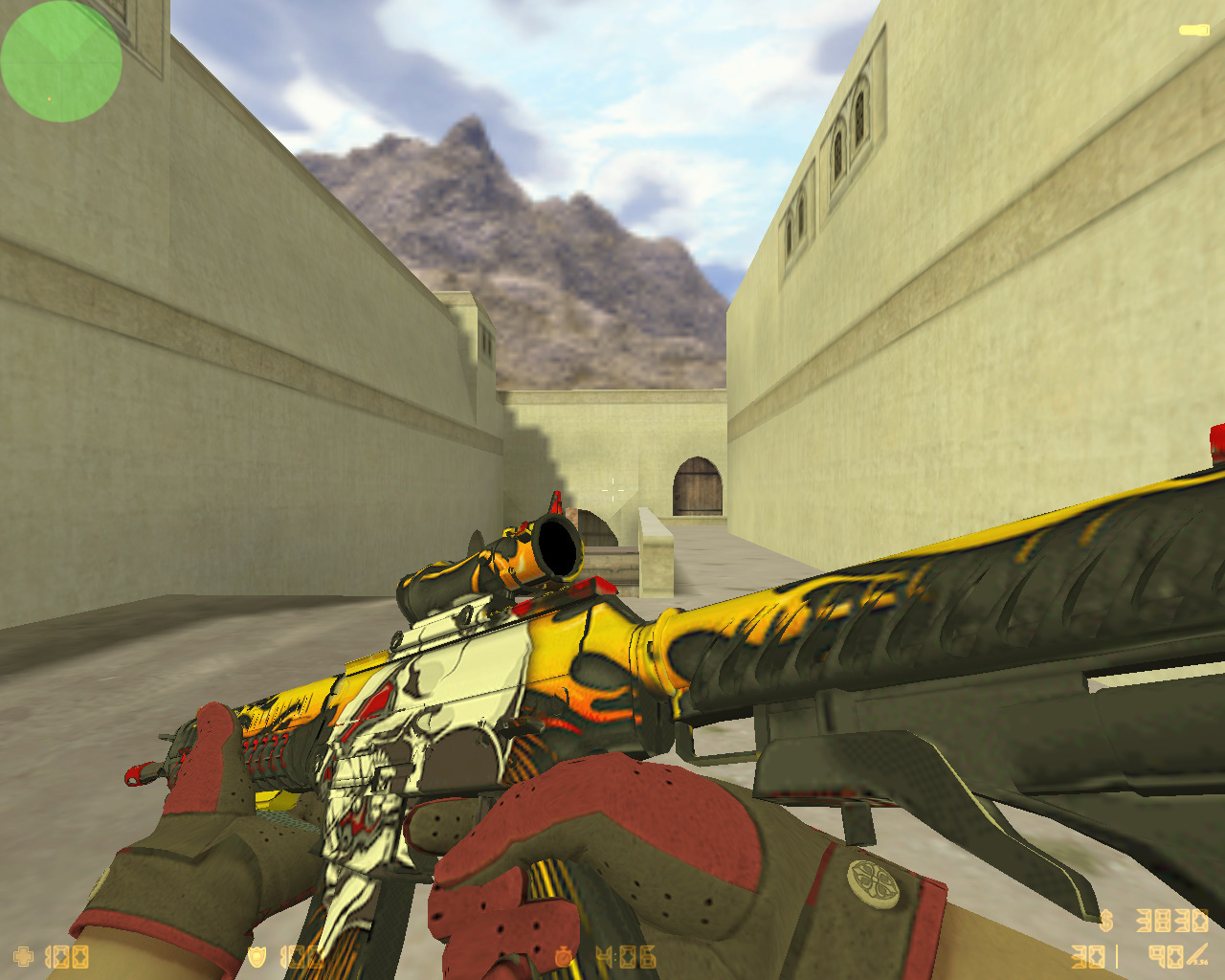
Task: Click the dollar sign money icon
Action: (x=1106, y=921)
